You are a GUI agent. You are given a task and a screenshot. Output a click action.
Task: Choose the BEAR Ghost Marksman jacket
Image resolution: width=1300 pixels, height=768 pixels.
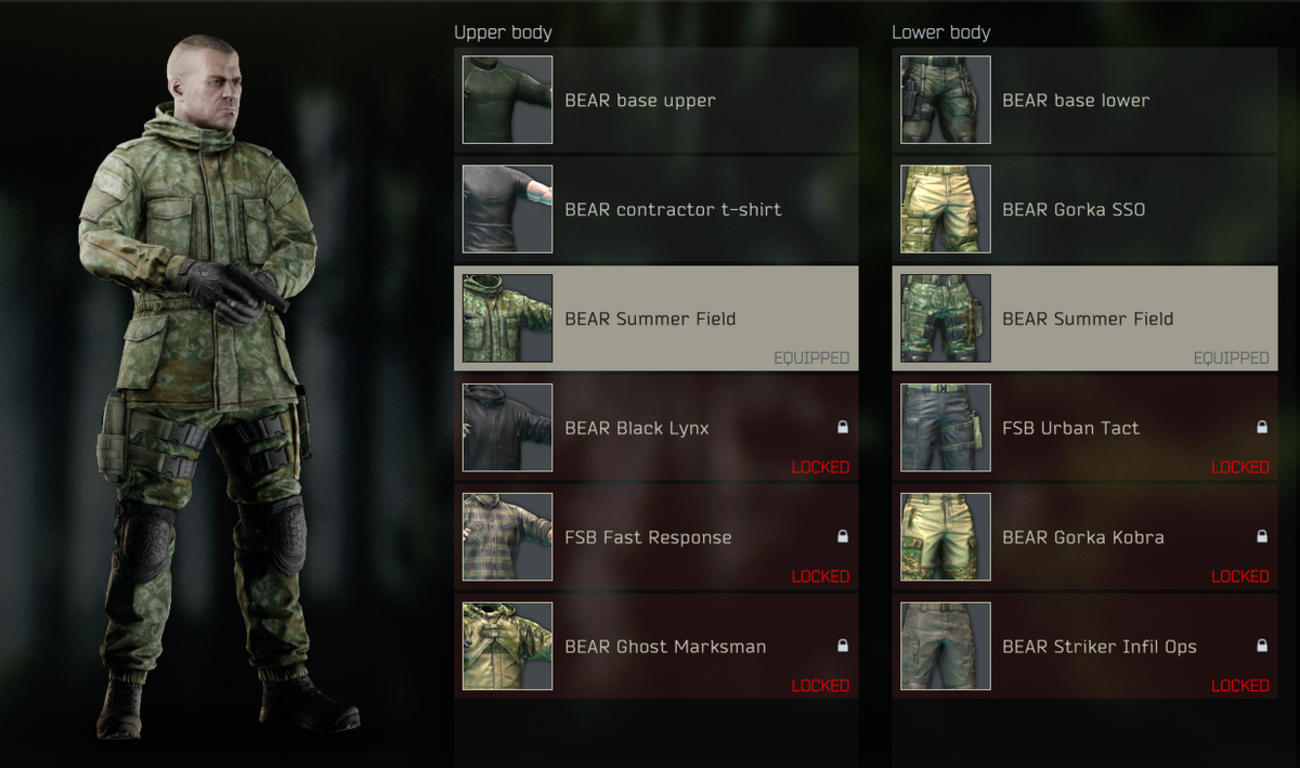coord(655,646)
